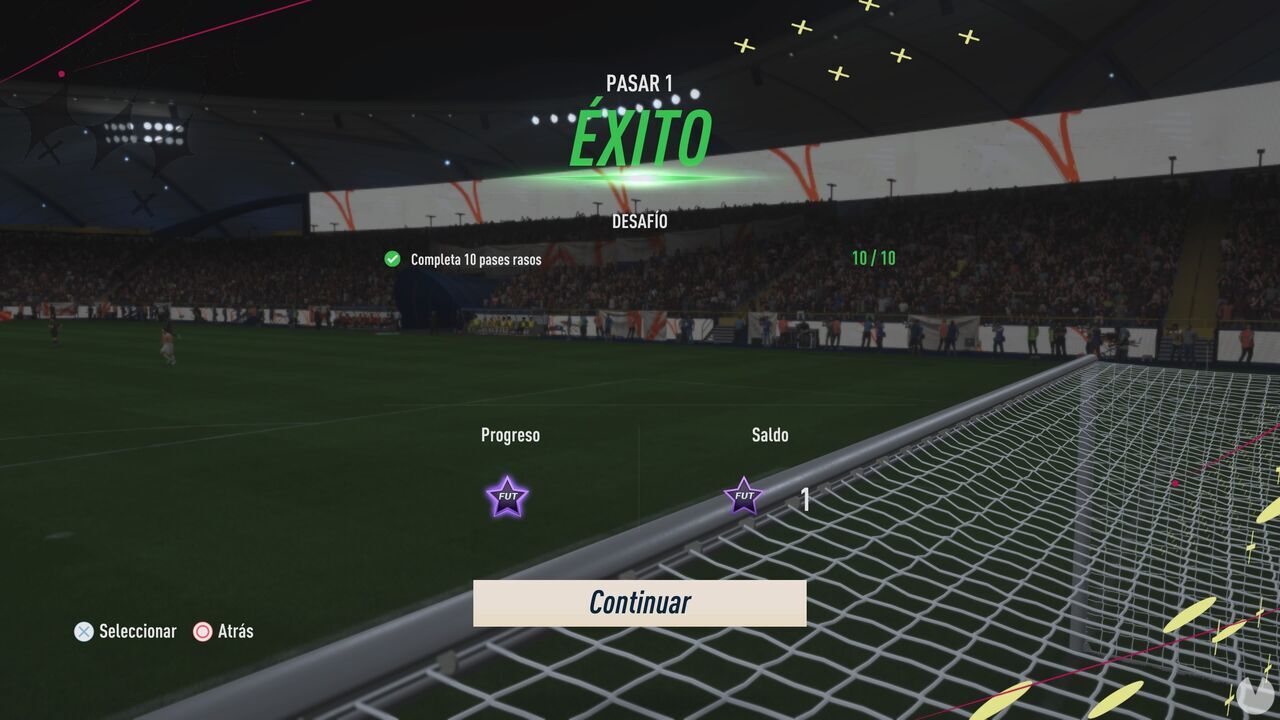Click the 10/10 progress counter
The height and width of the screenshot is (720, 1280).
tap(872, 258)
